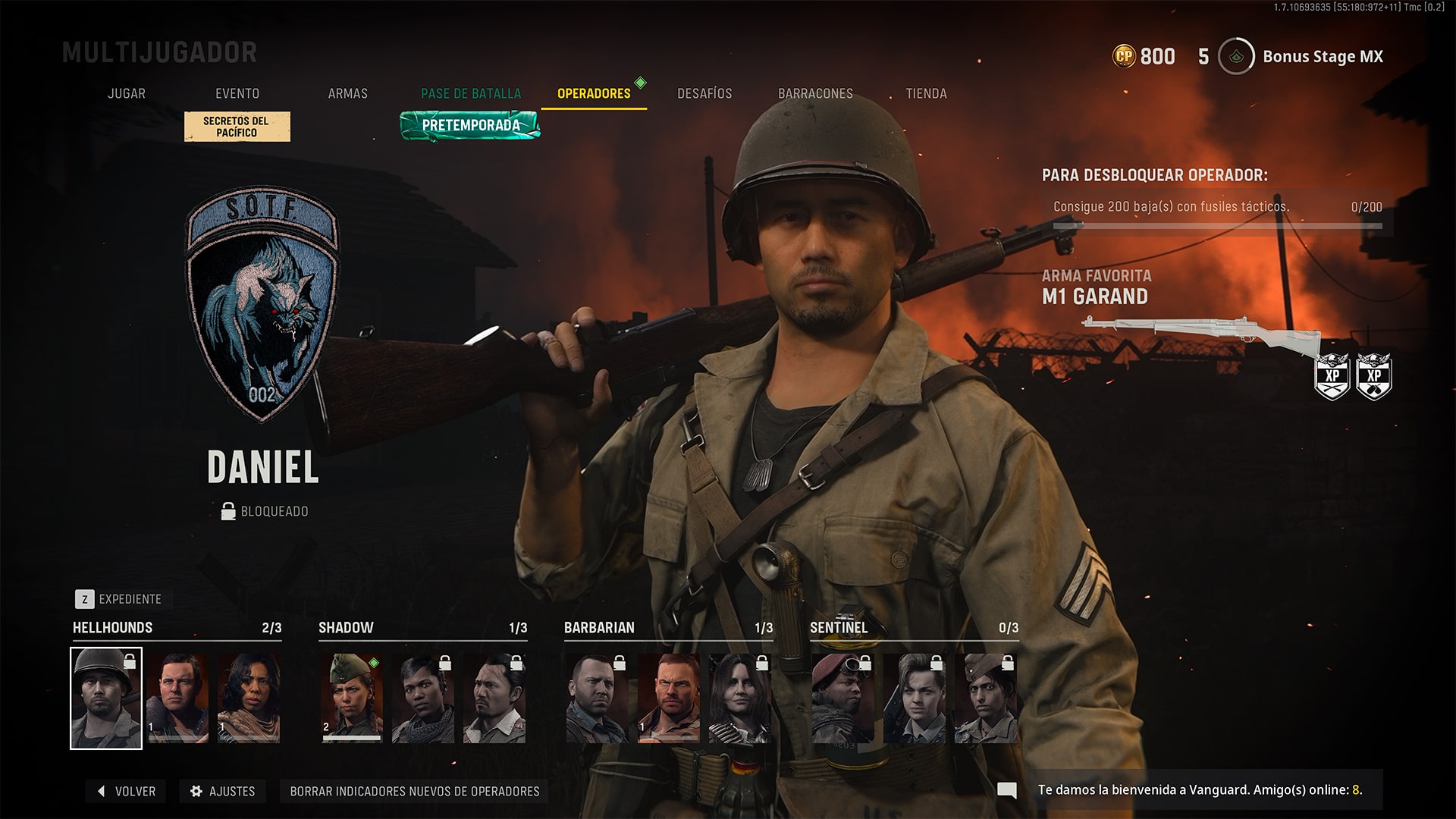Click the gear icon on the AJUSTES button

196,791
